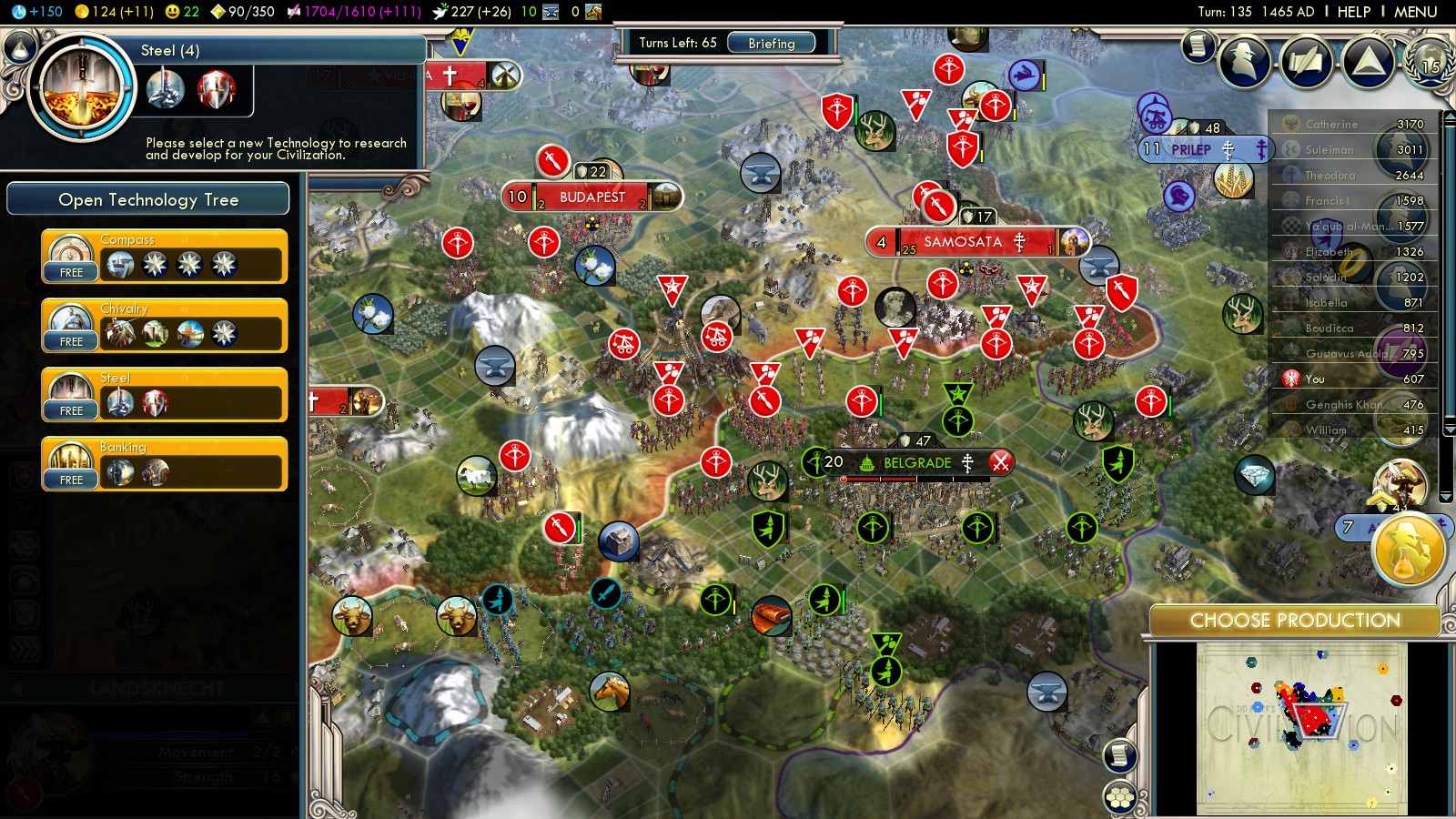The width and height of the screenshot is (1456, 819).
Task: Choose Compass as free technology
Action: tap(165, 258)
